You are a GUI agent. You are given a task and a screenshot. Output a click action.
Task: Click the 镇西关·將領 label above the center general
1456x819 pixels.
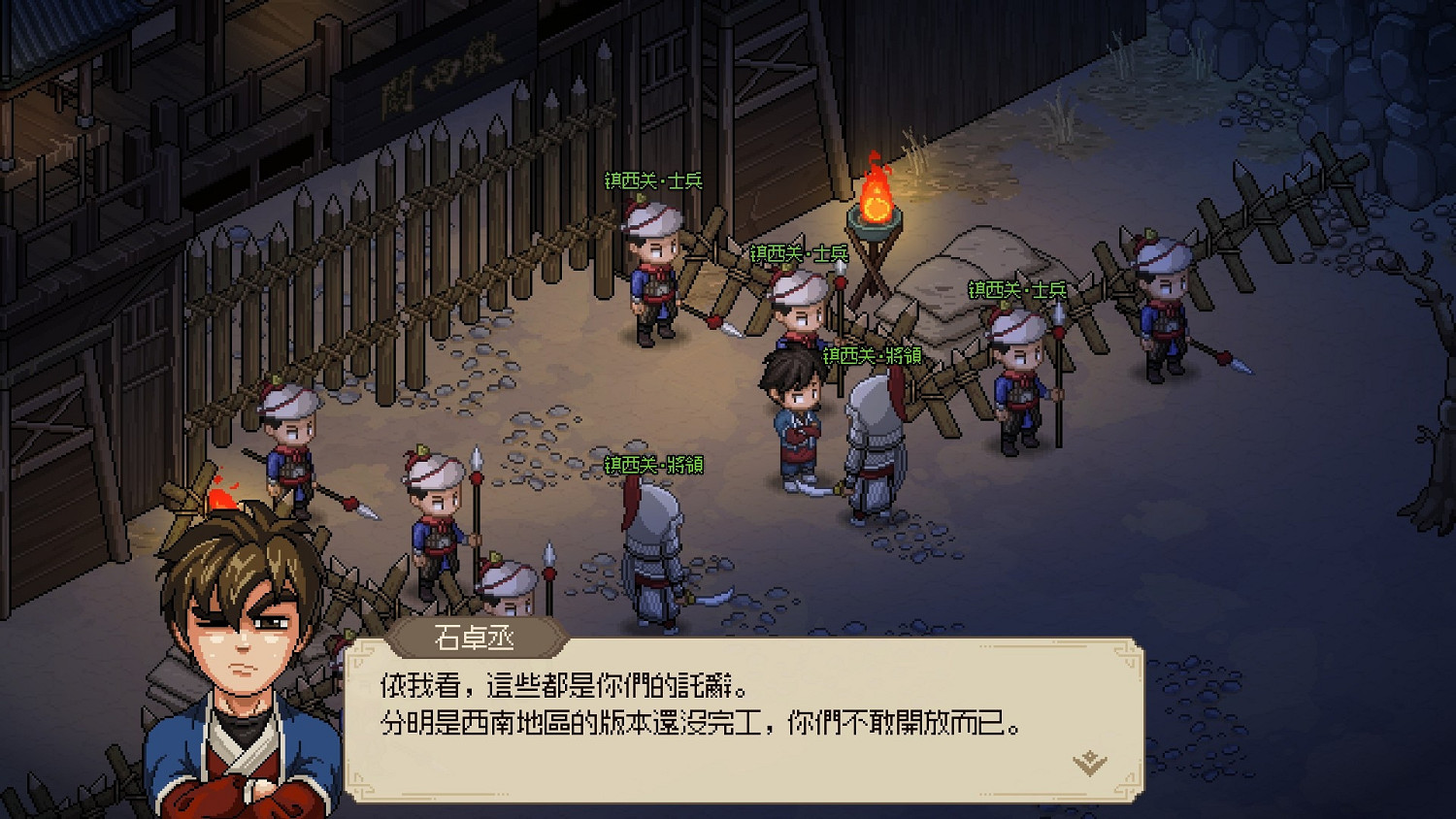(x=875, y=355)
